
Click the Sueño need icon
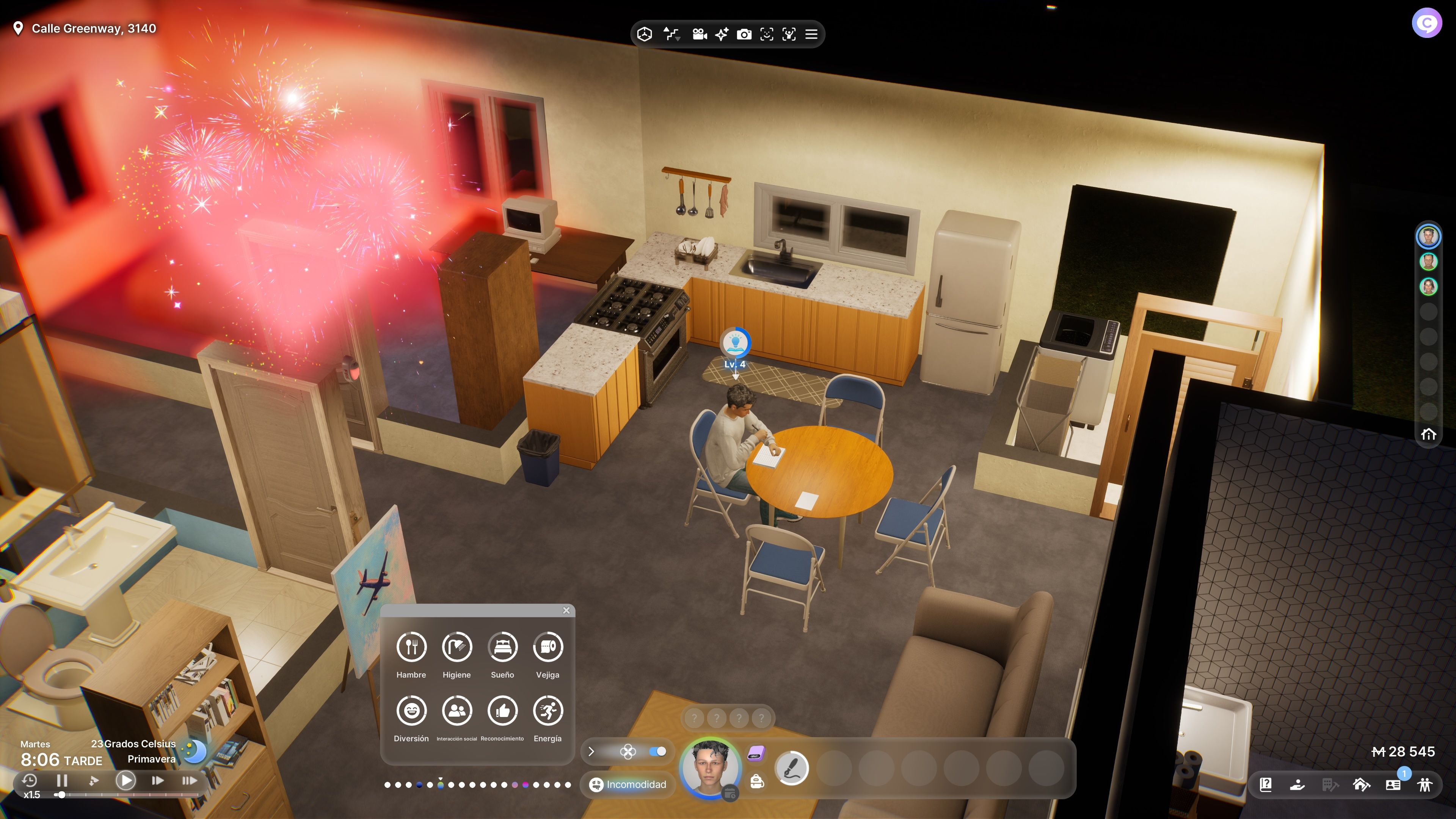pos(502,646)
